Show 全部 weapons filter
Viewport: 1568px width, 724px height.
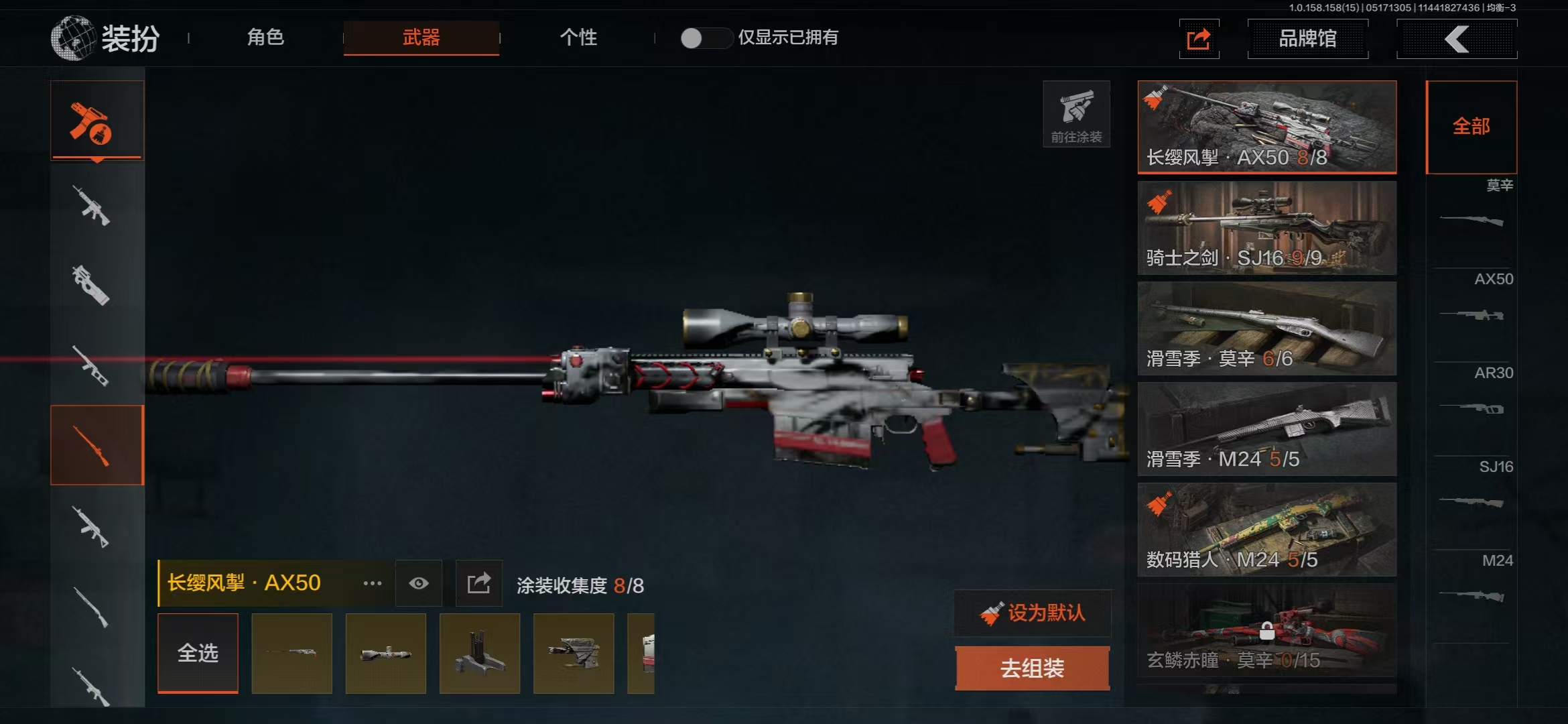coord(1471,127)
